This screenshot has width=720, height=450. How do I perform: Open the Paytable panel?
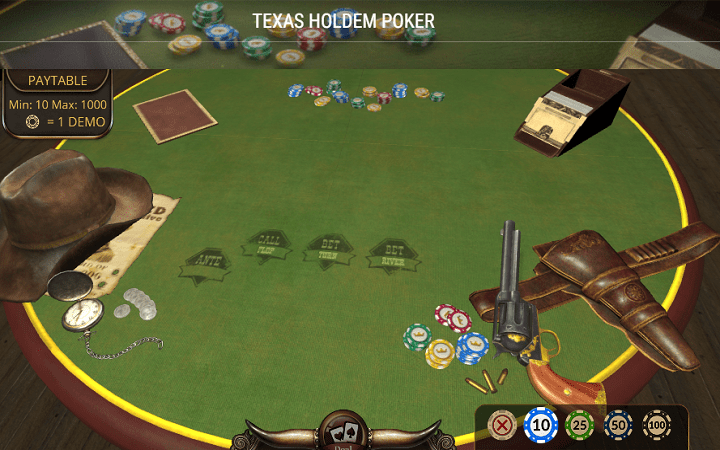57,81
